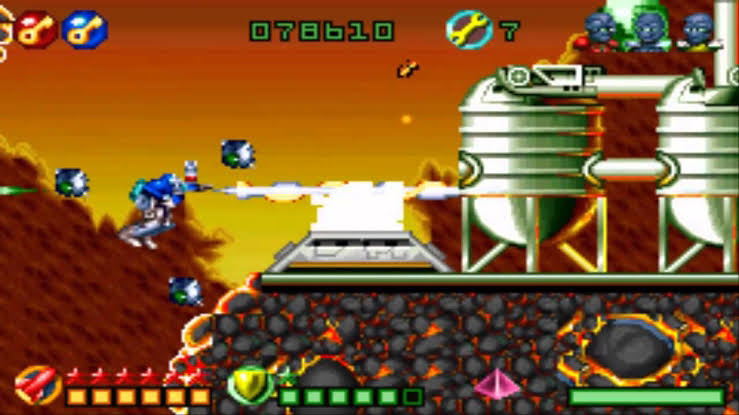Screen dimensions: 739x415
Task: Click the yellow wrench counter icon
Action: (467, 30)
